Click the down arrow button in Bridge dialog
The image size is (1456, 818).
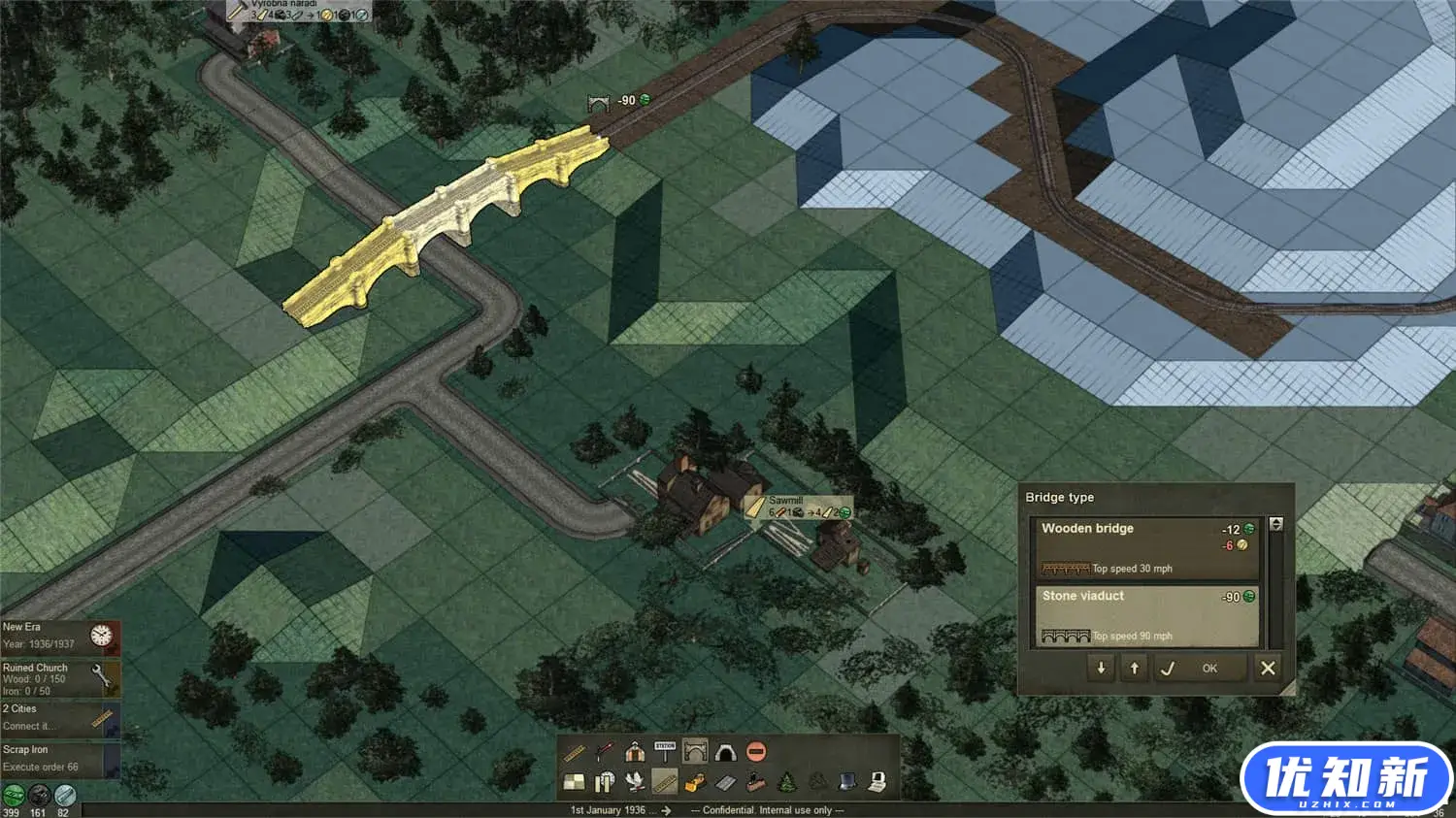[1101, 668]
